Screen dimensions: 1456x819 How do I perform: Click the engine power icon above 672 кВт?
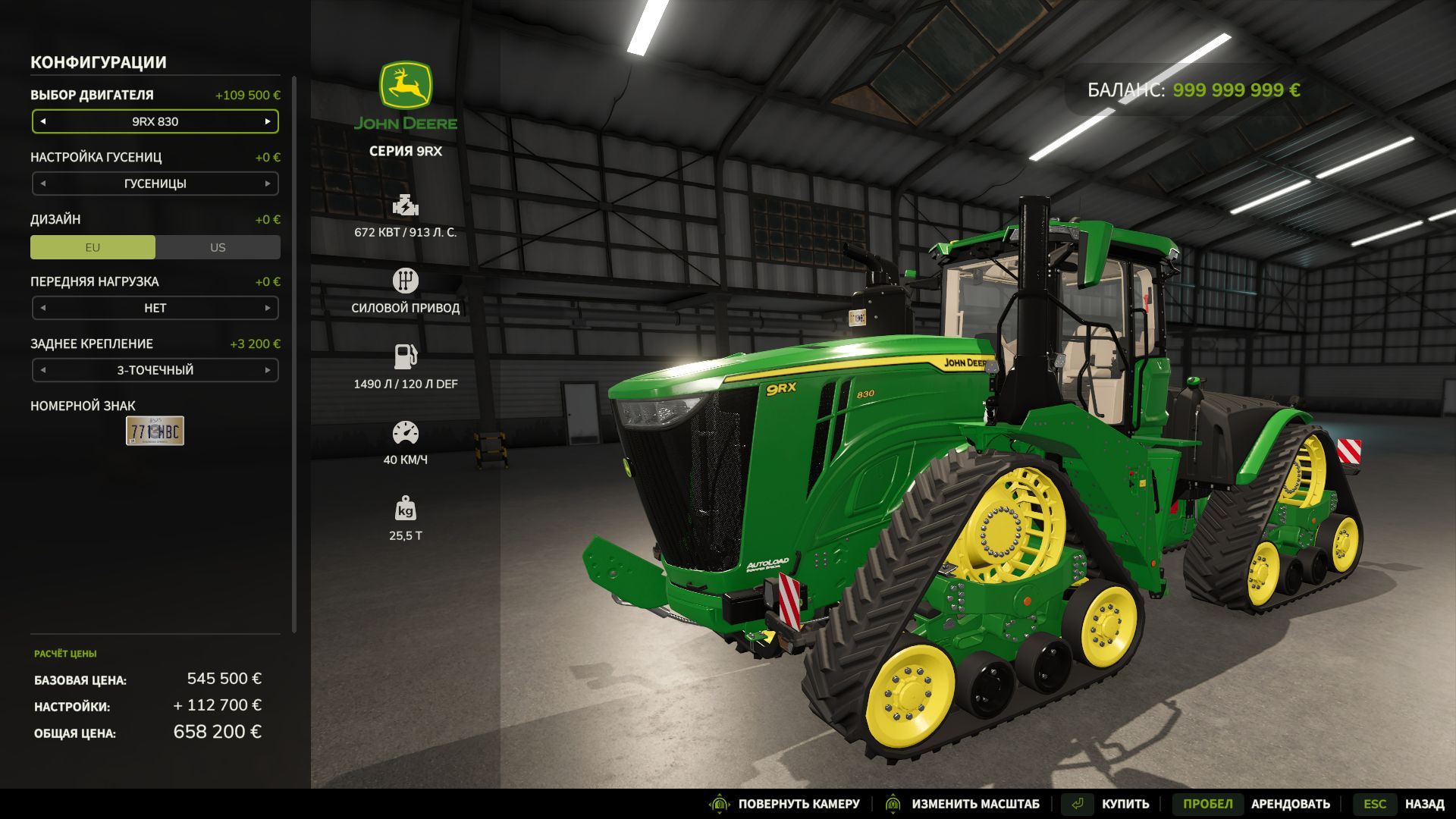[x=406, y=206]
